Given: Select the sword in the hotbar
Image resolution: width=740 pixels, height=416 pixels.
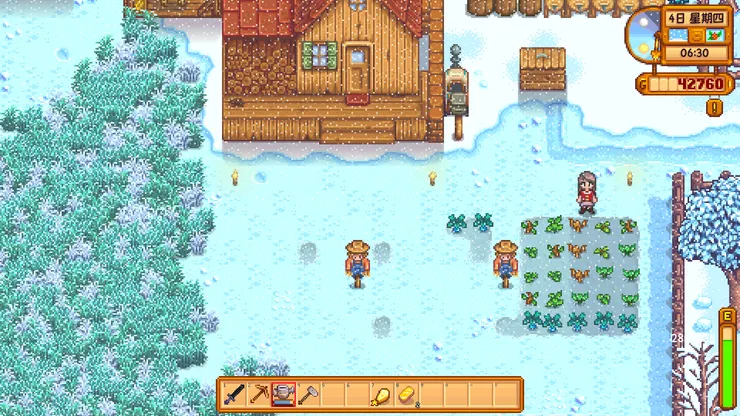Looking at the screenshot, I should 235,394.
